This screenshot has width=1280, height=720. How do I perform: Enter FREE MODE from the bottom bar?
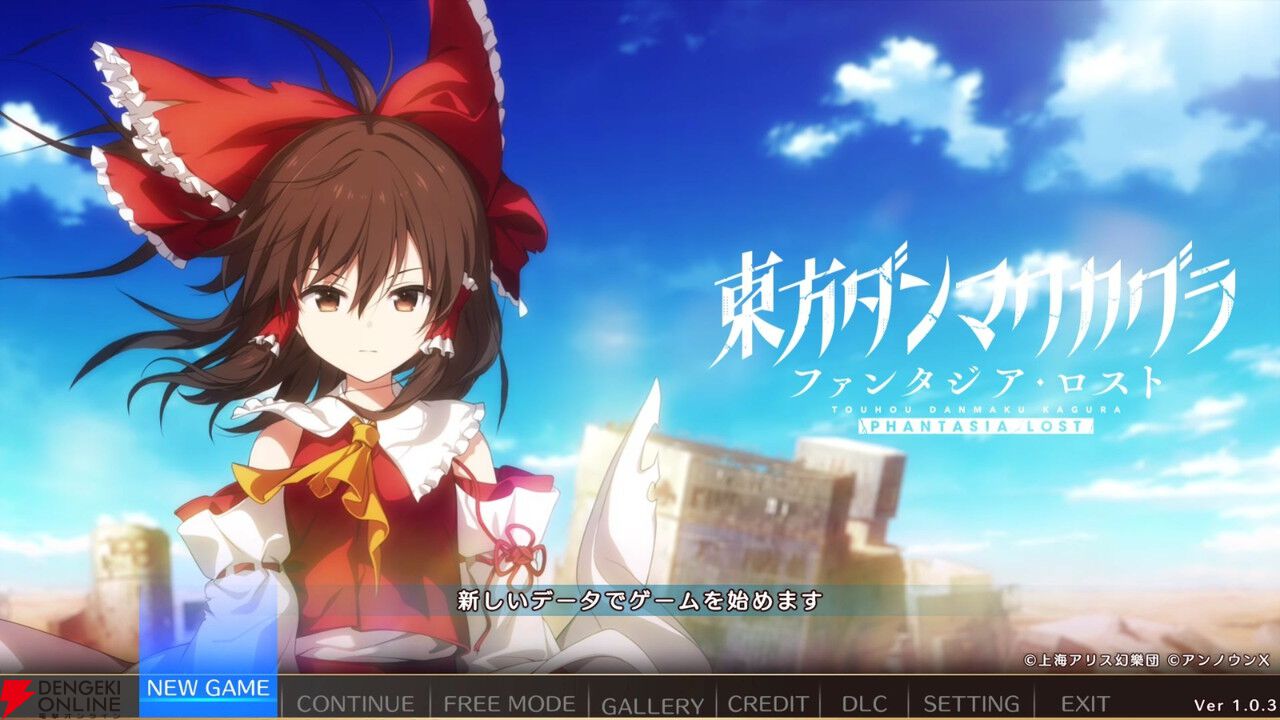pos(509,702)
